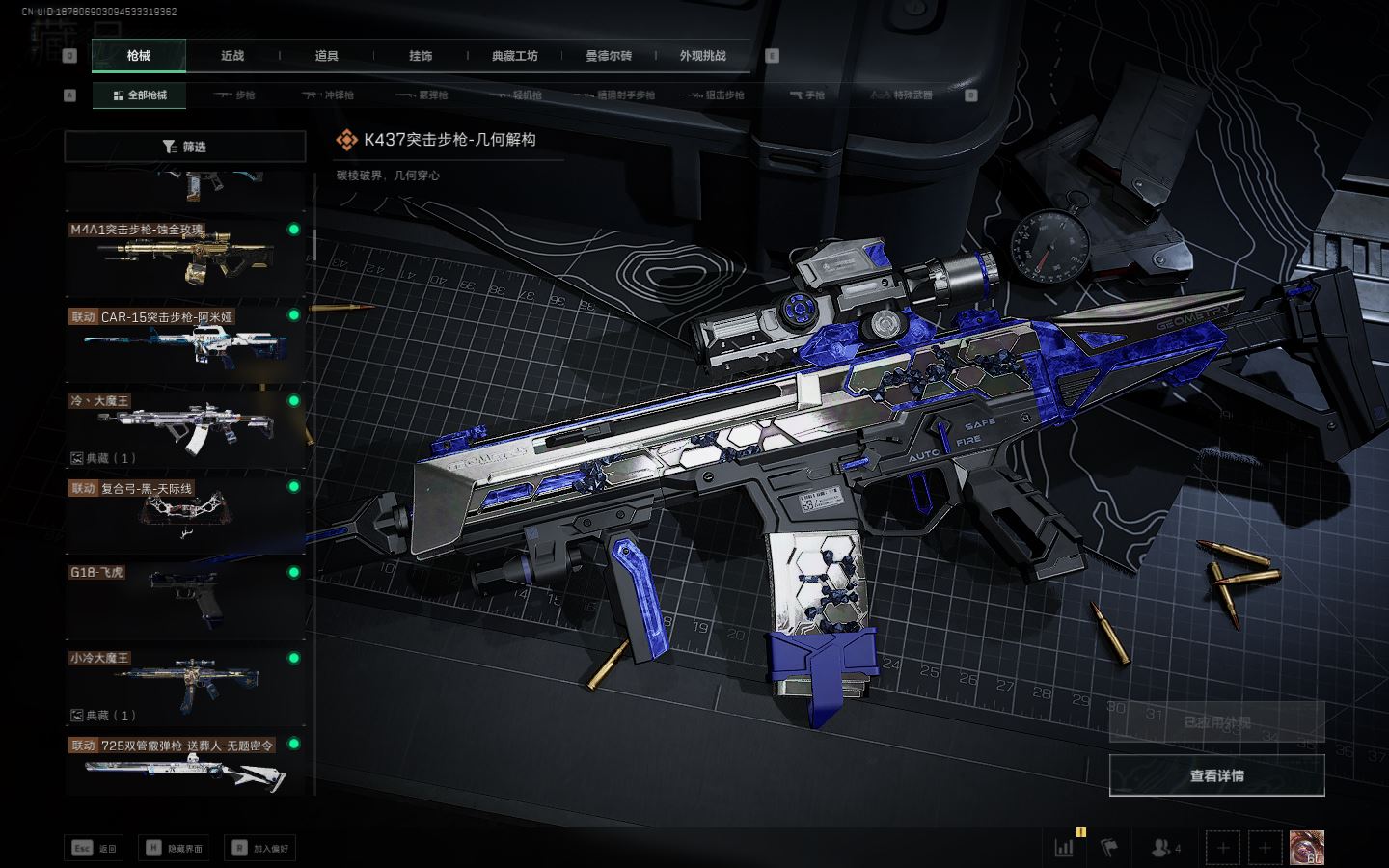Screen dimensions: 1389x868
Task: Go to the 典藏工坊 workshop tab
Action: click(x=514, y=56)
